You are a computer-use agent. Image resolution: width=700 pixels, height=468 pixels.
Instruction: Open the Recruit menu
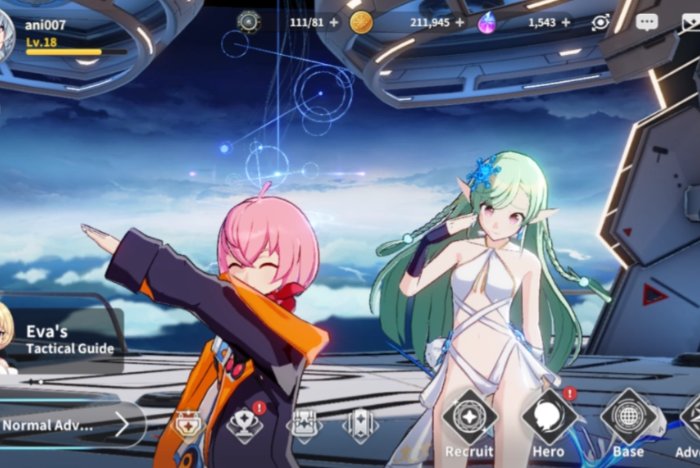[x=469, y=420]
